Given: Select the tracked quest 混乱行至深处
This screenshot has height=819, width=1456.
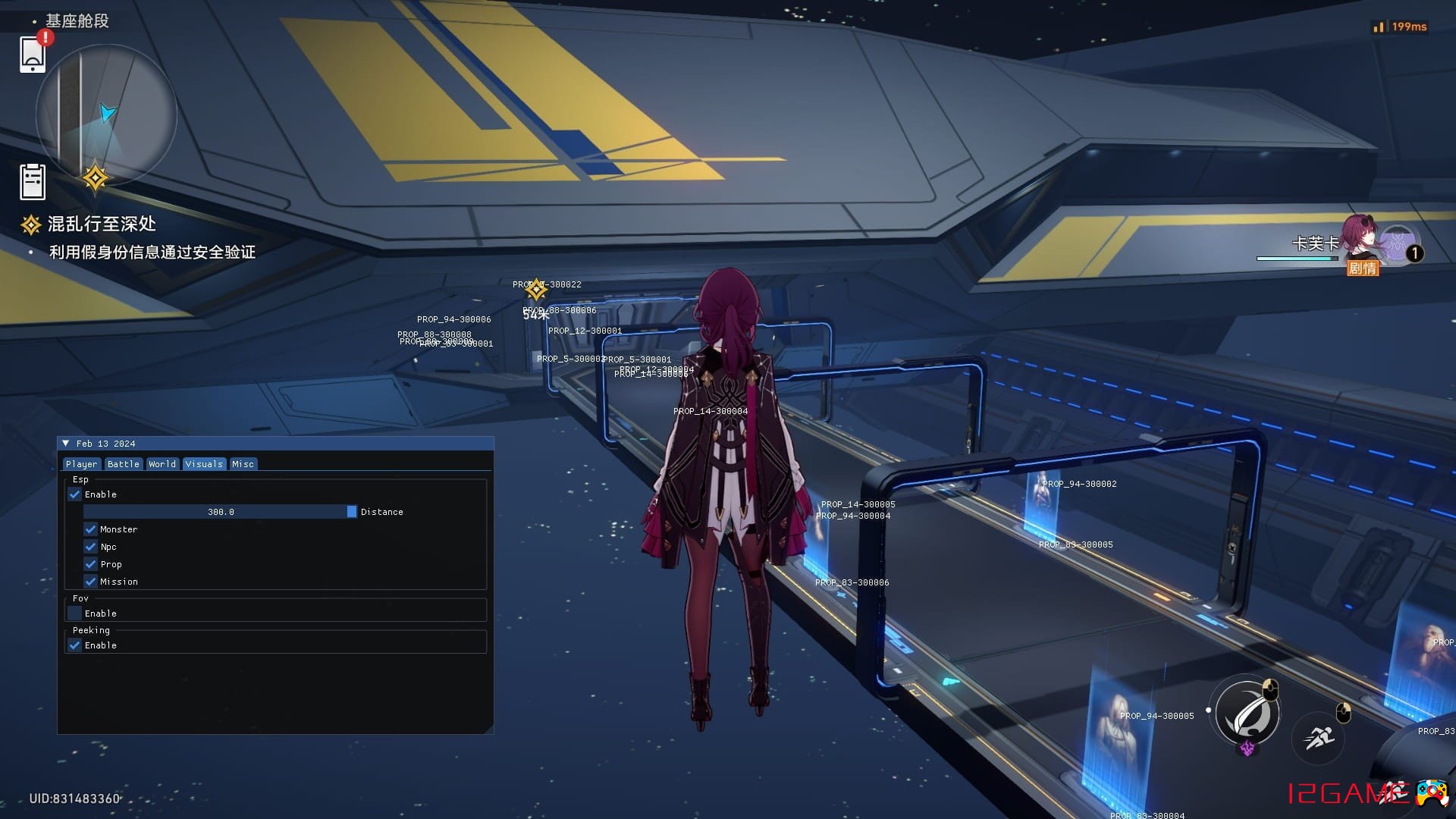Looking at the screenshot, I should click(x=102, y=224).
